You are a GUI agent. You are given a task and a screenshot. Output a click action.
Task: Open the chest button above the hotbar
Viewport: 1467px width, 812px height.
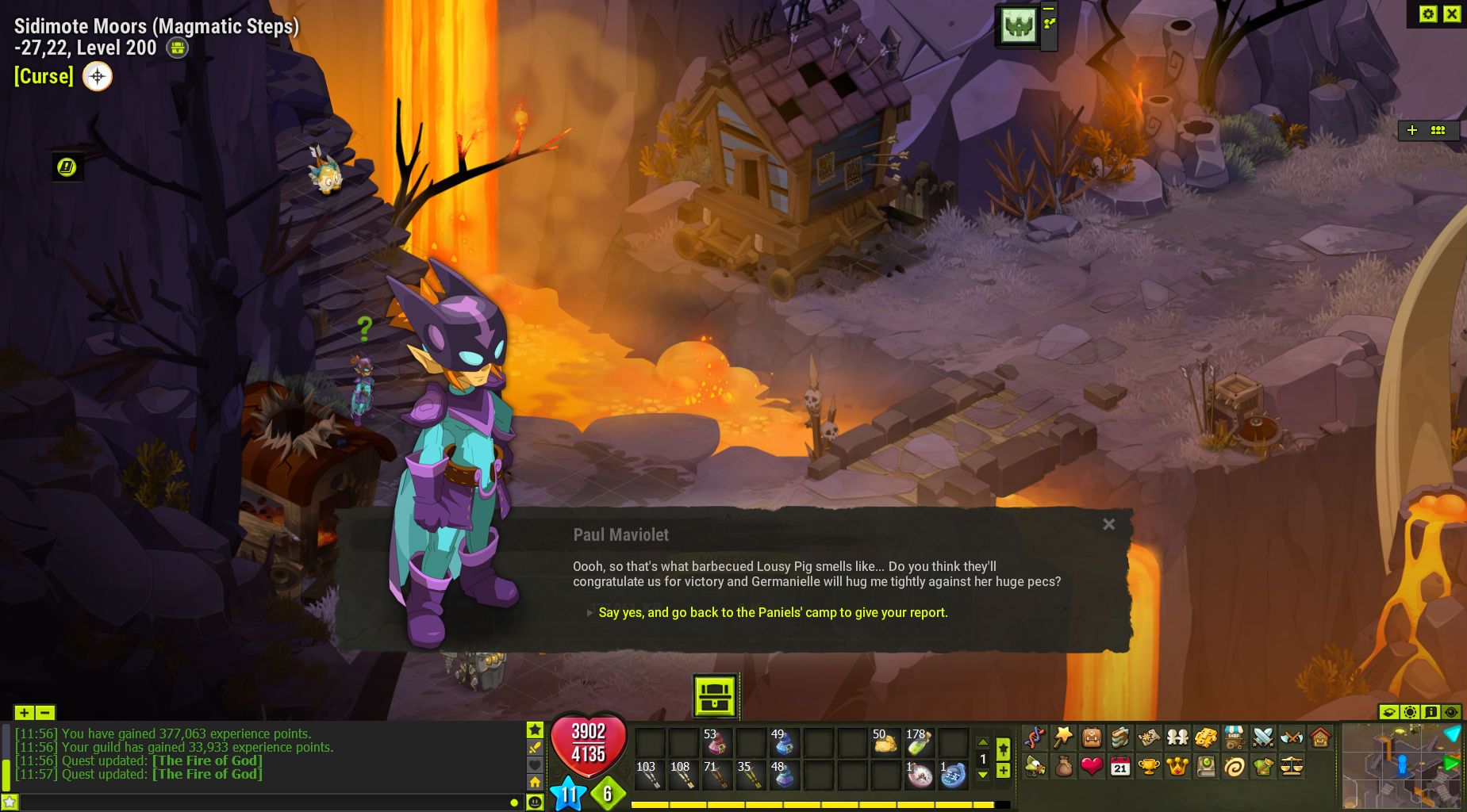(715, 696)
